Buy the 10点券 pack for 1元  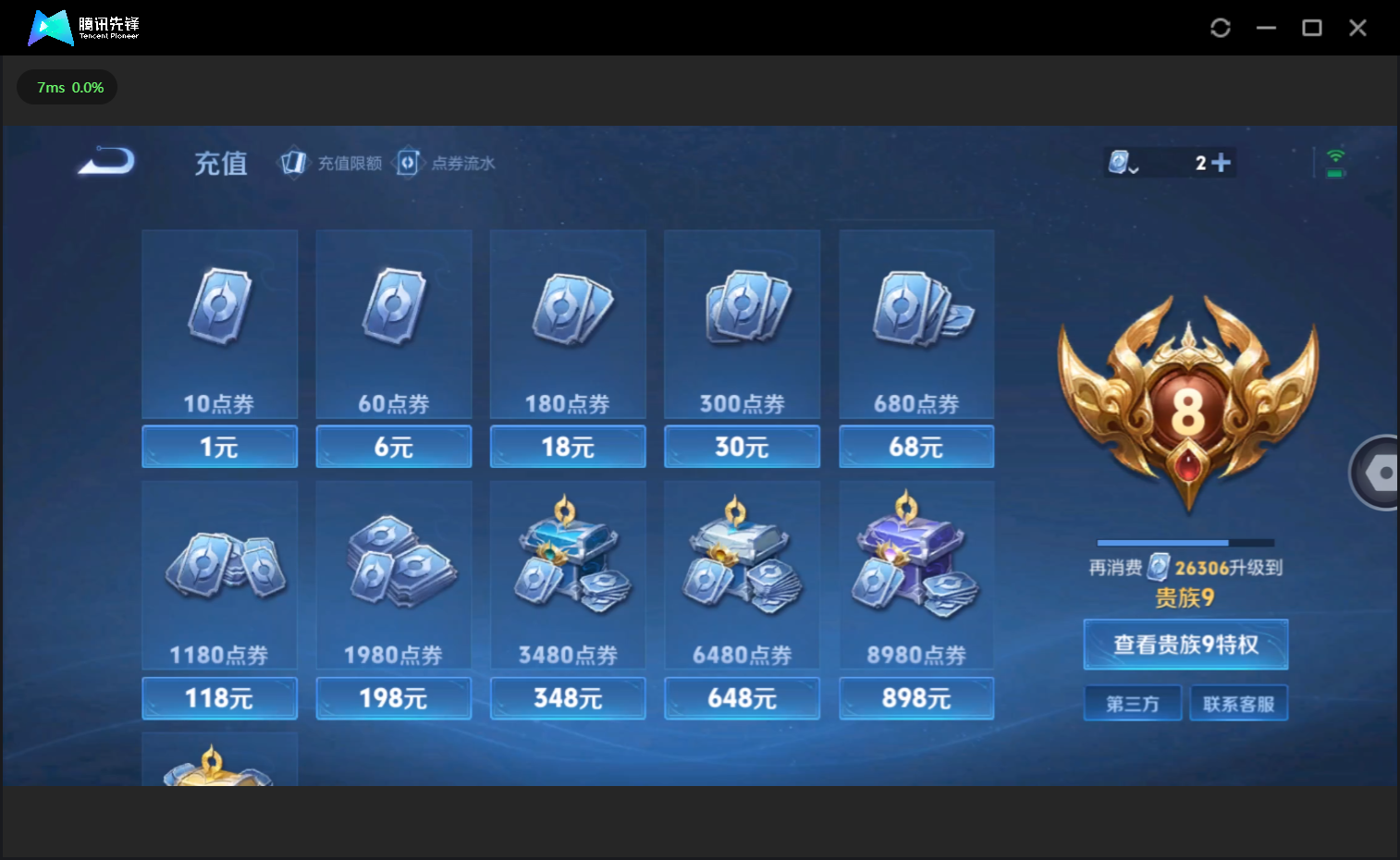[219, 447]
